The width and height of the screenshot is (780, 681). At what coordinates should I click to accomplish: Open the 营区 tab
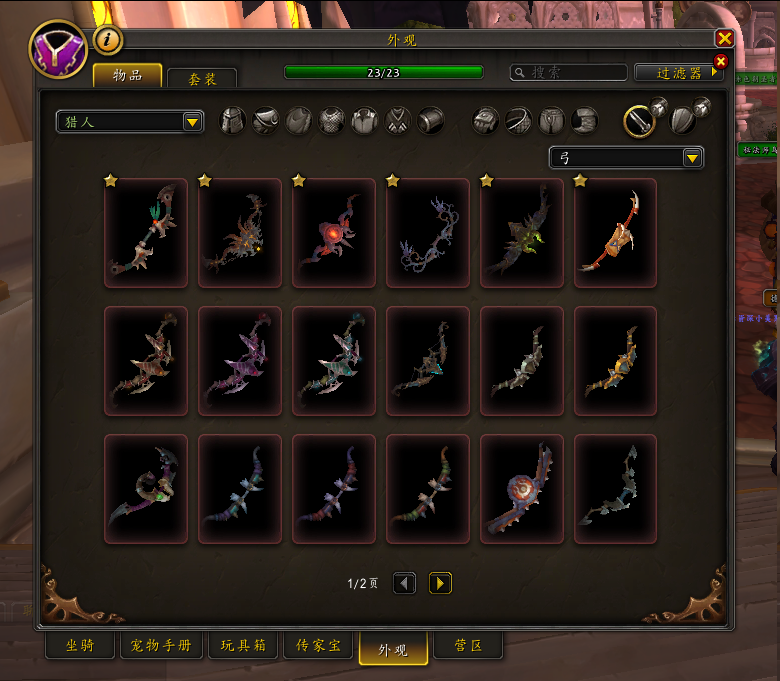pos(468,646)
